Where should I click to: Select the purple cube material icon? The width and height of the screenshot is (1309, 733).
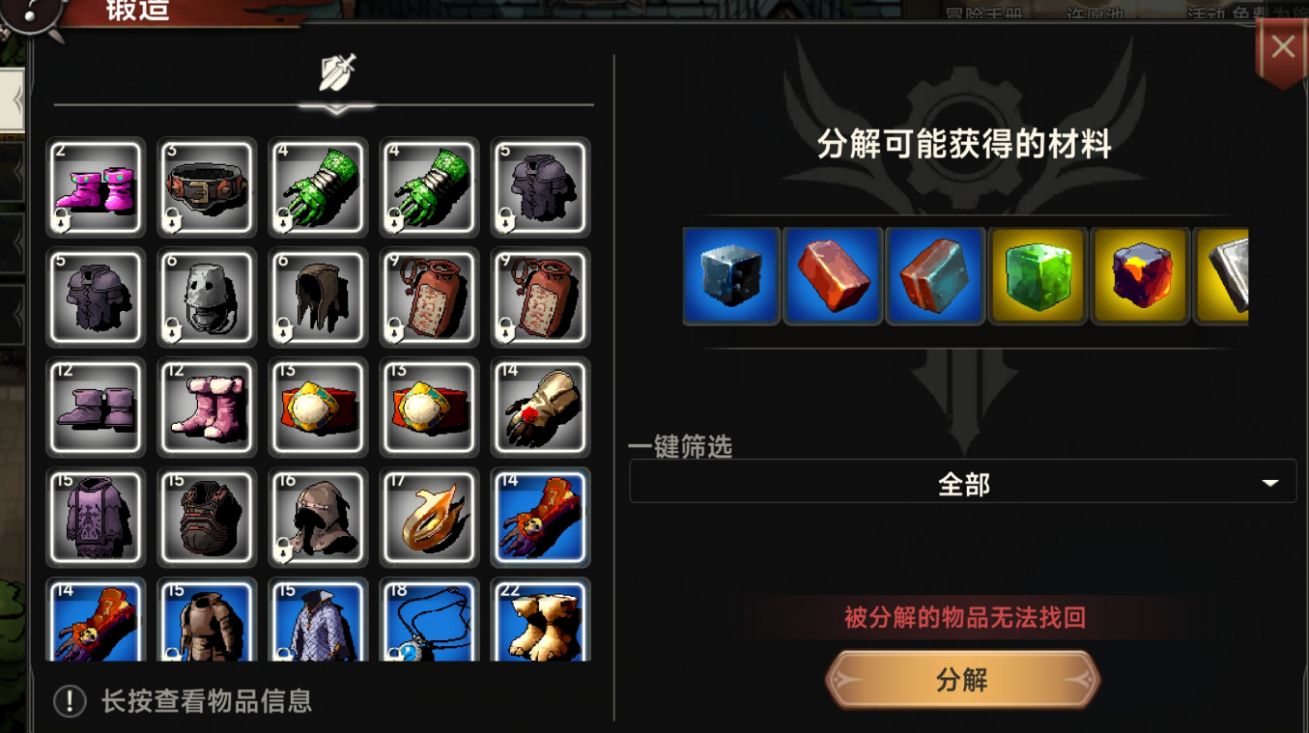[1139, 276]
